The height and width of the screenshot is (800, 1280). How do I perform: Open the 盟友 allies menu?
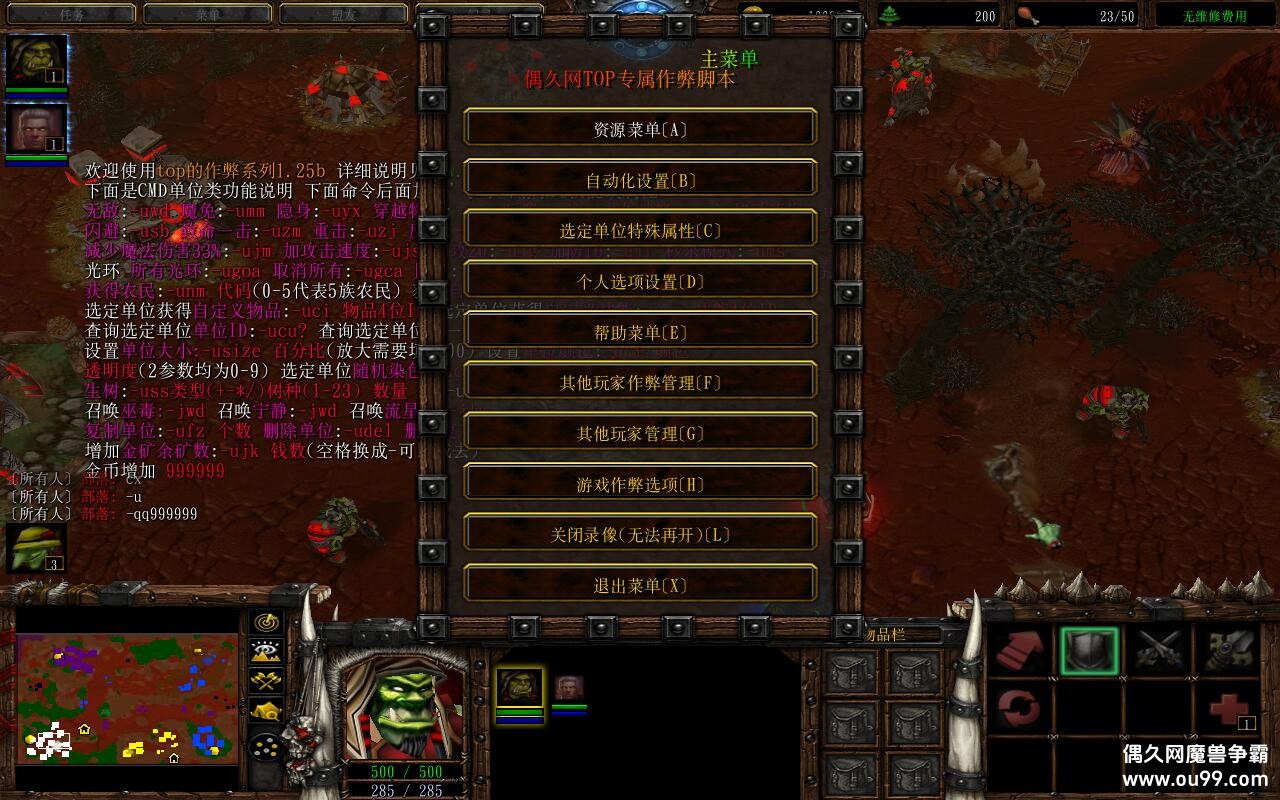345,14
